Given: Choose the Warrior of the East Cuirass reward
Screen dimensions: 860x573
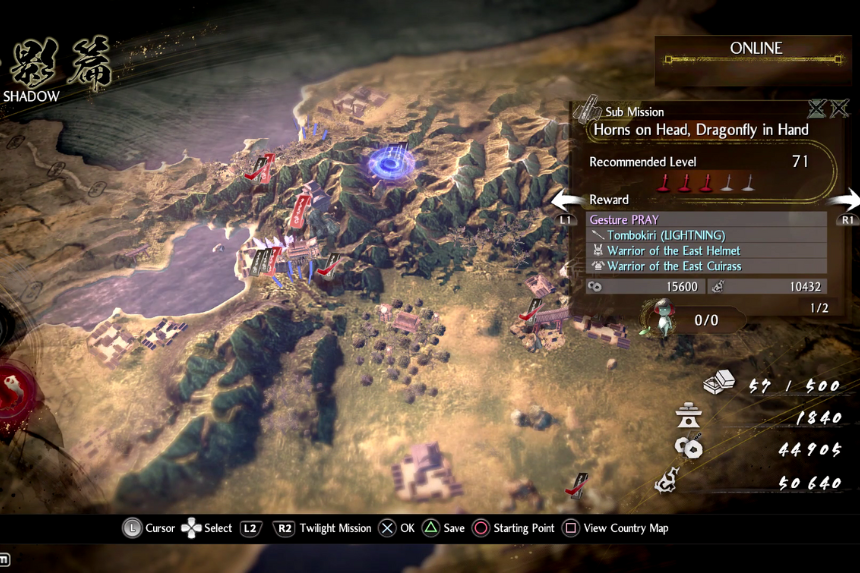Looking at the screenshot, I should point(706,266).
